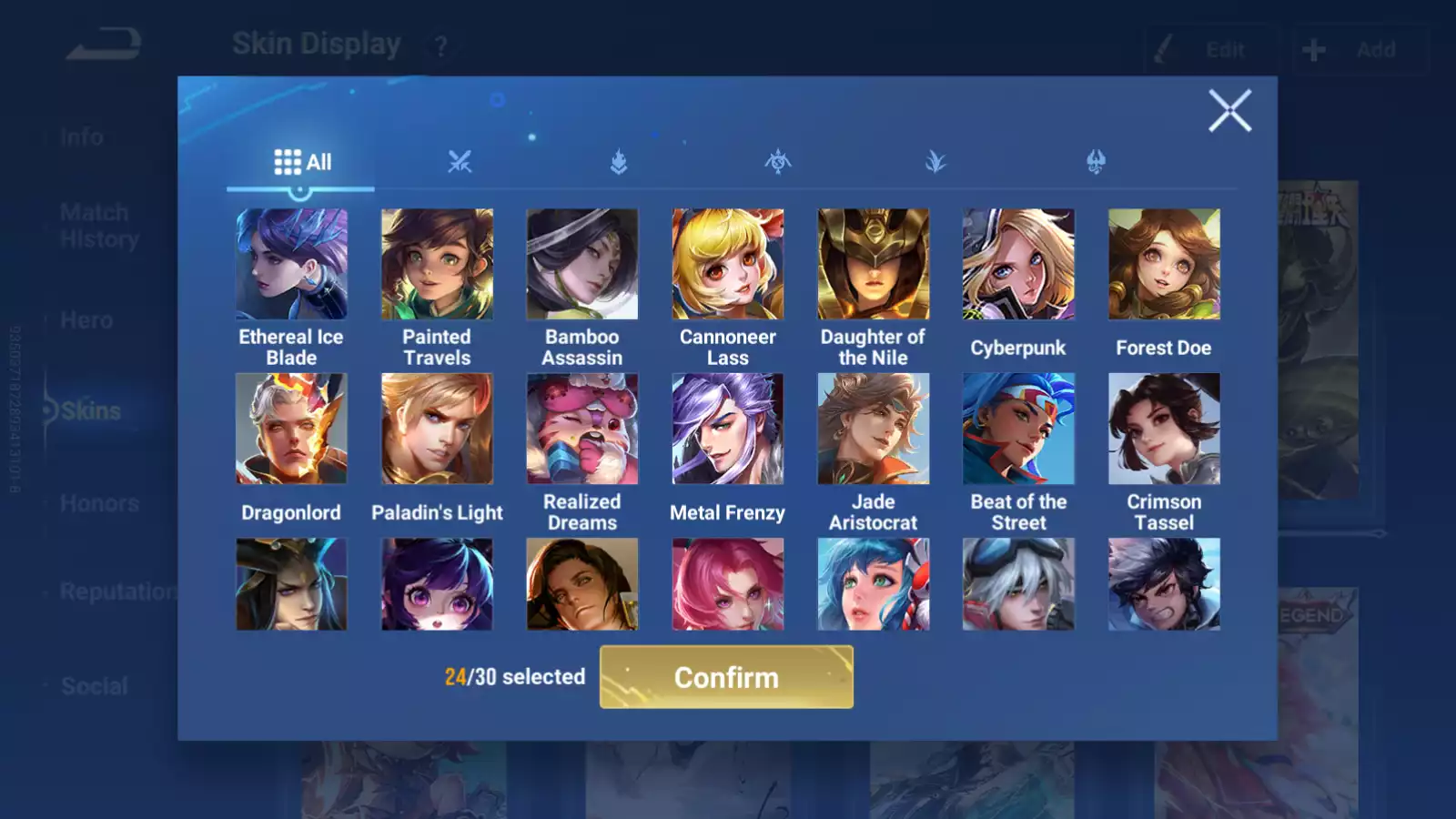Pick the Metal Frenzy skin
Viewport: 1456px width, 819px height.
point(728,429)
